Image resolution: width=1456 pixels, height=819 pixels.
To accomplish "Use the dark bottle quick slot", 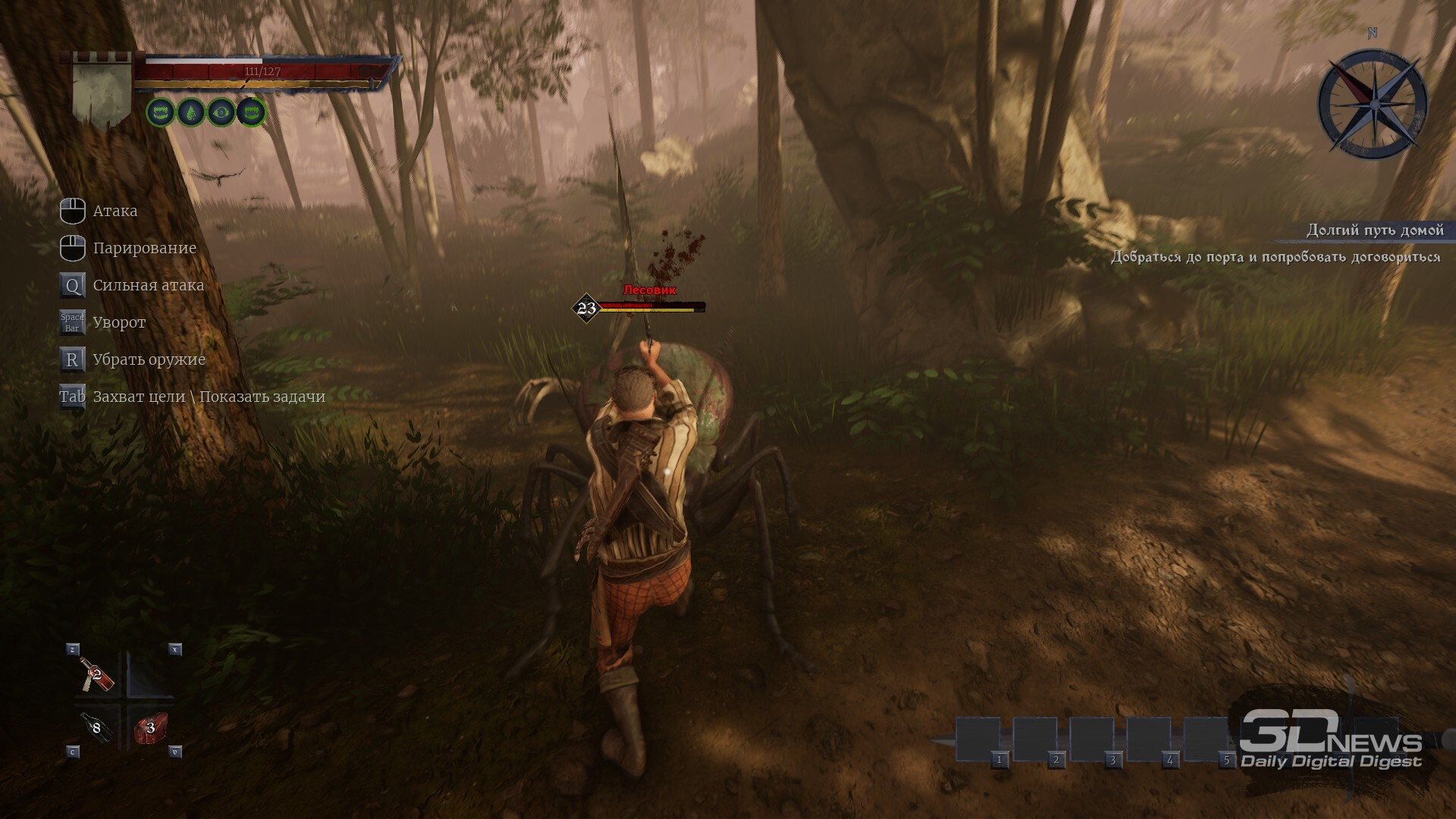I will point(96,727).
